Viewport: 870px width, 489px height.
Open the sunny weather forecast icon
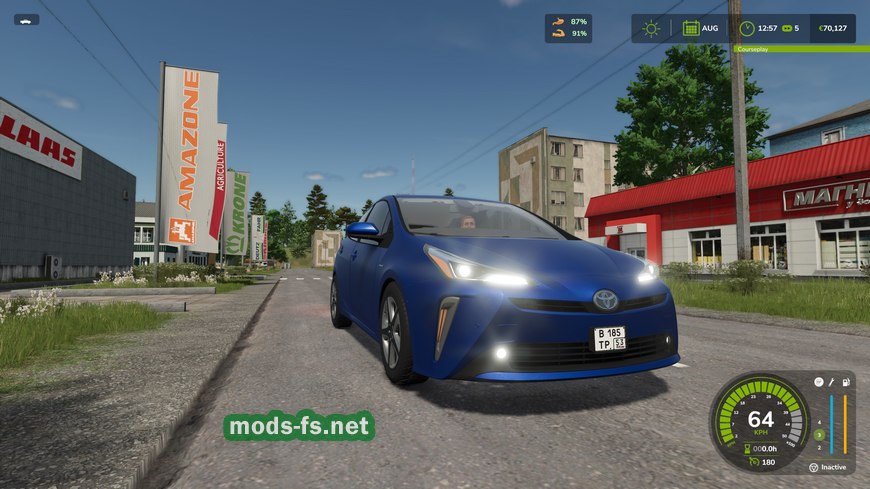[651, 28]
